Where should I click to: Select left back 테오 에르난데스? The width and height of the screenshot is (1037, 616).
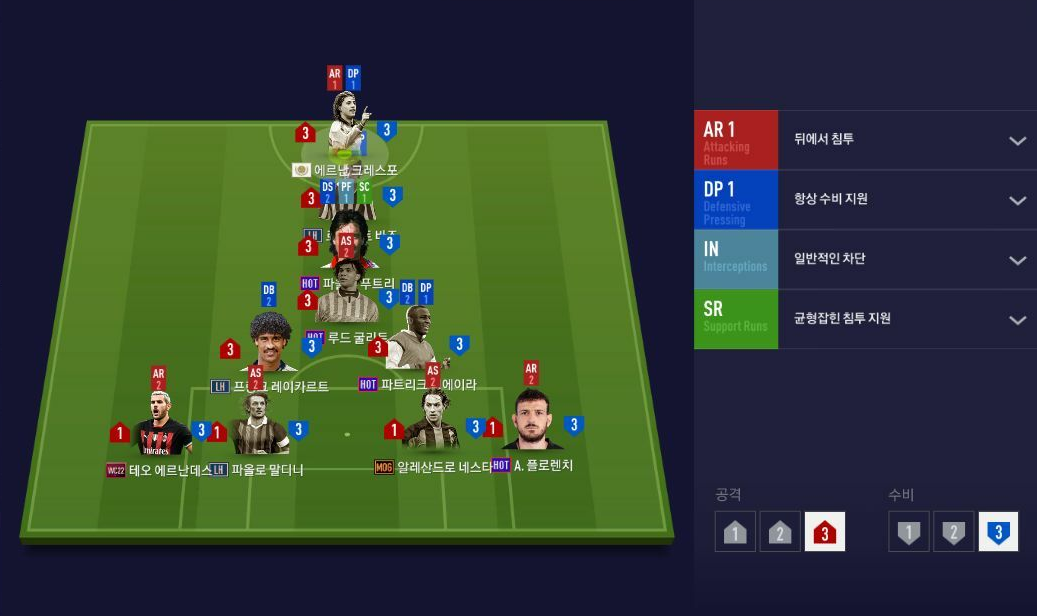pyautogui.click(x=160, y=430)
